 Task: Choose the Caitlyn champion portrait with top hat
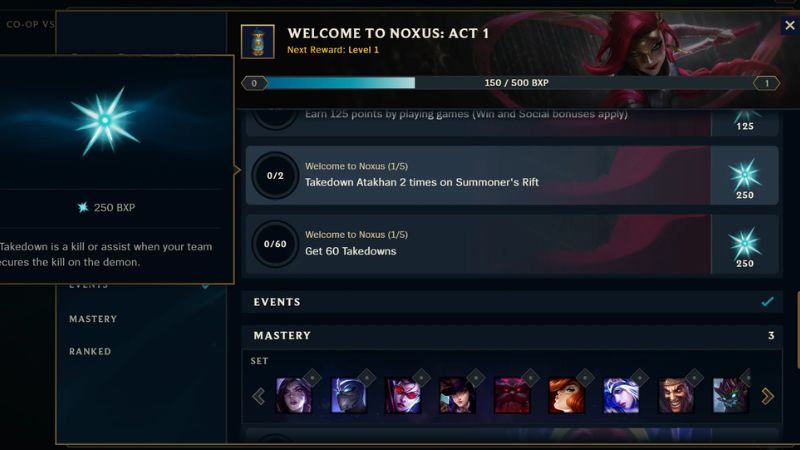457,396
